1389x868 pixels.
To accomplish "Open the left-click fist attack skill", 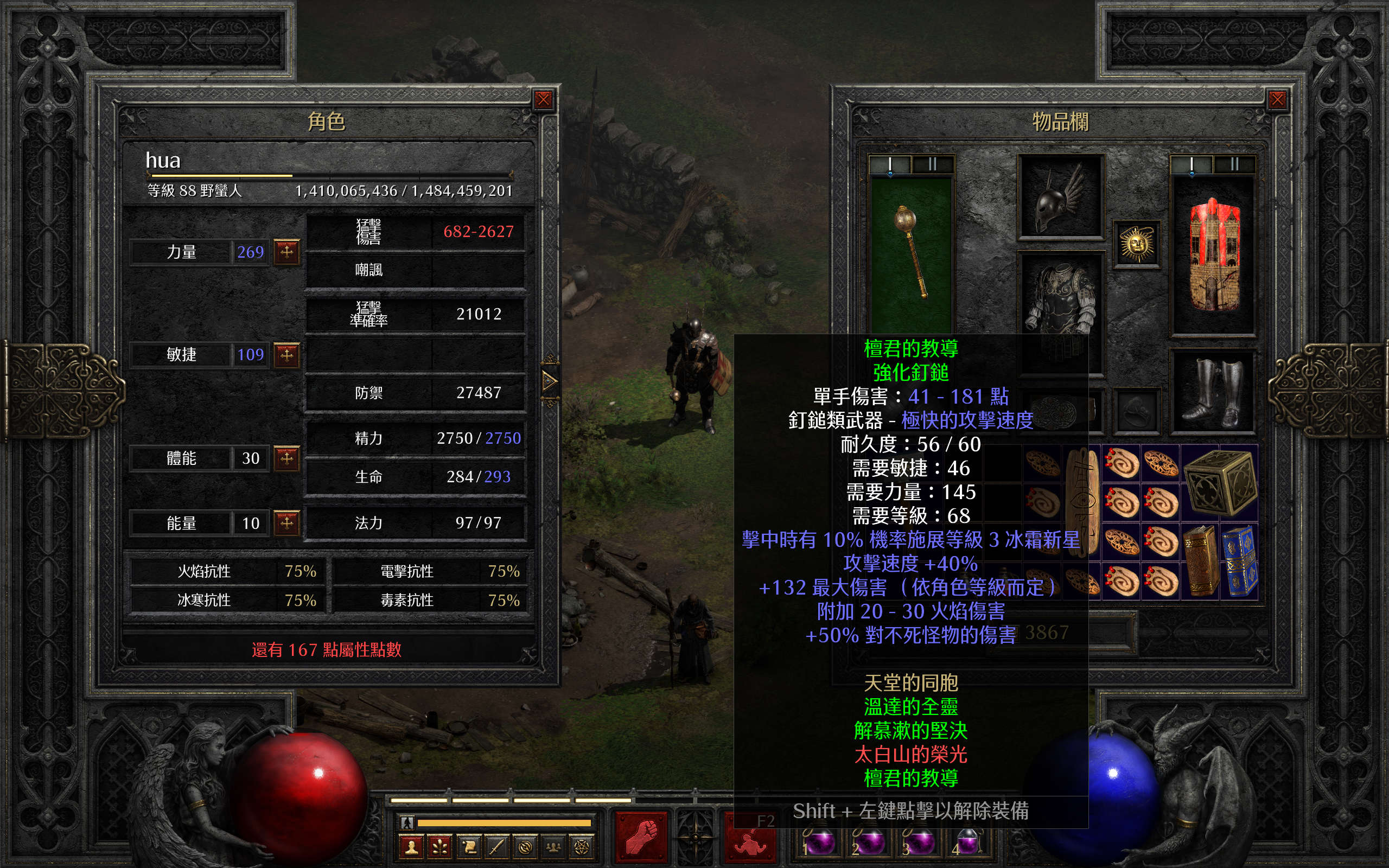I will (x=641, y=837).
